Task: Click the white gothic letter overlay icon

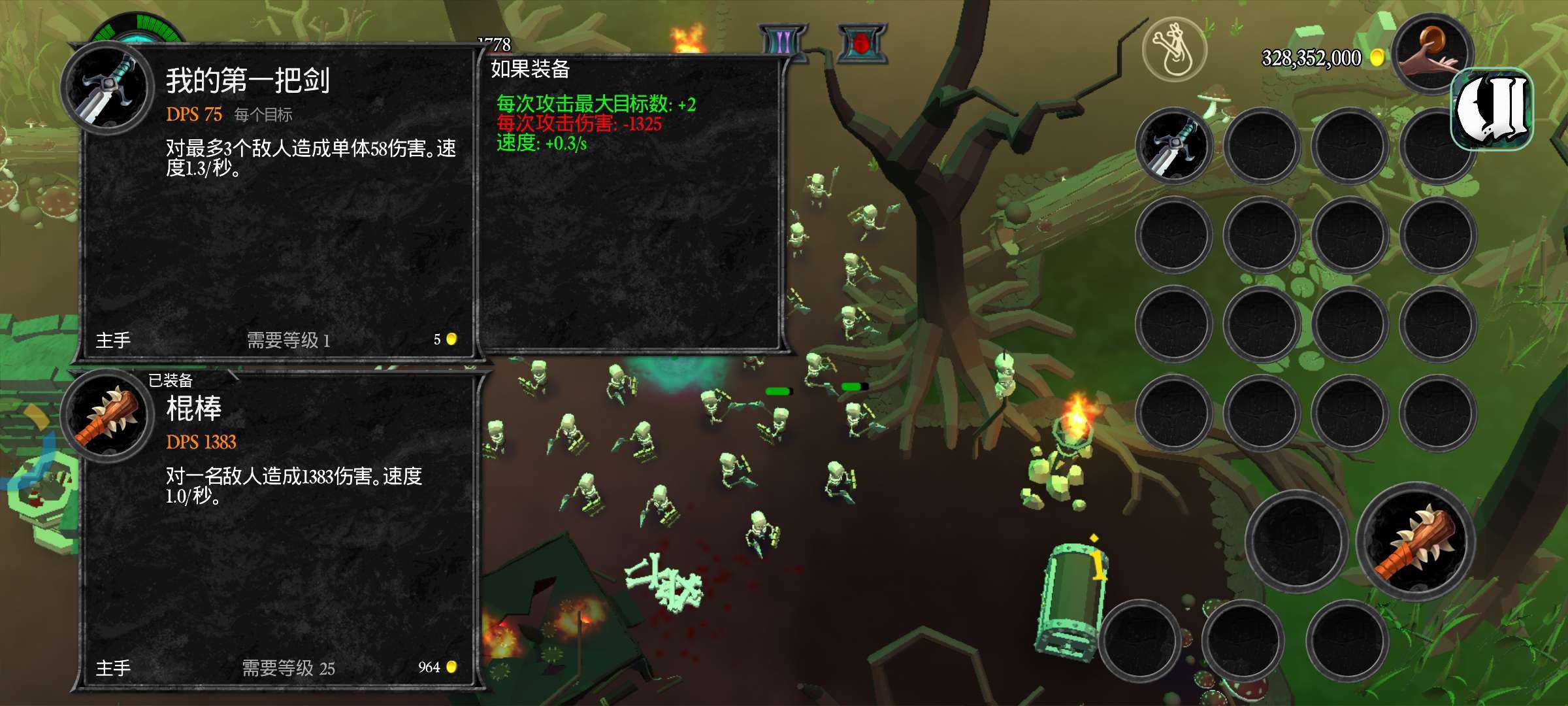Action: click(1492, 109)
